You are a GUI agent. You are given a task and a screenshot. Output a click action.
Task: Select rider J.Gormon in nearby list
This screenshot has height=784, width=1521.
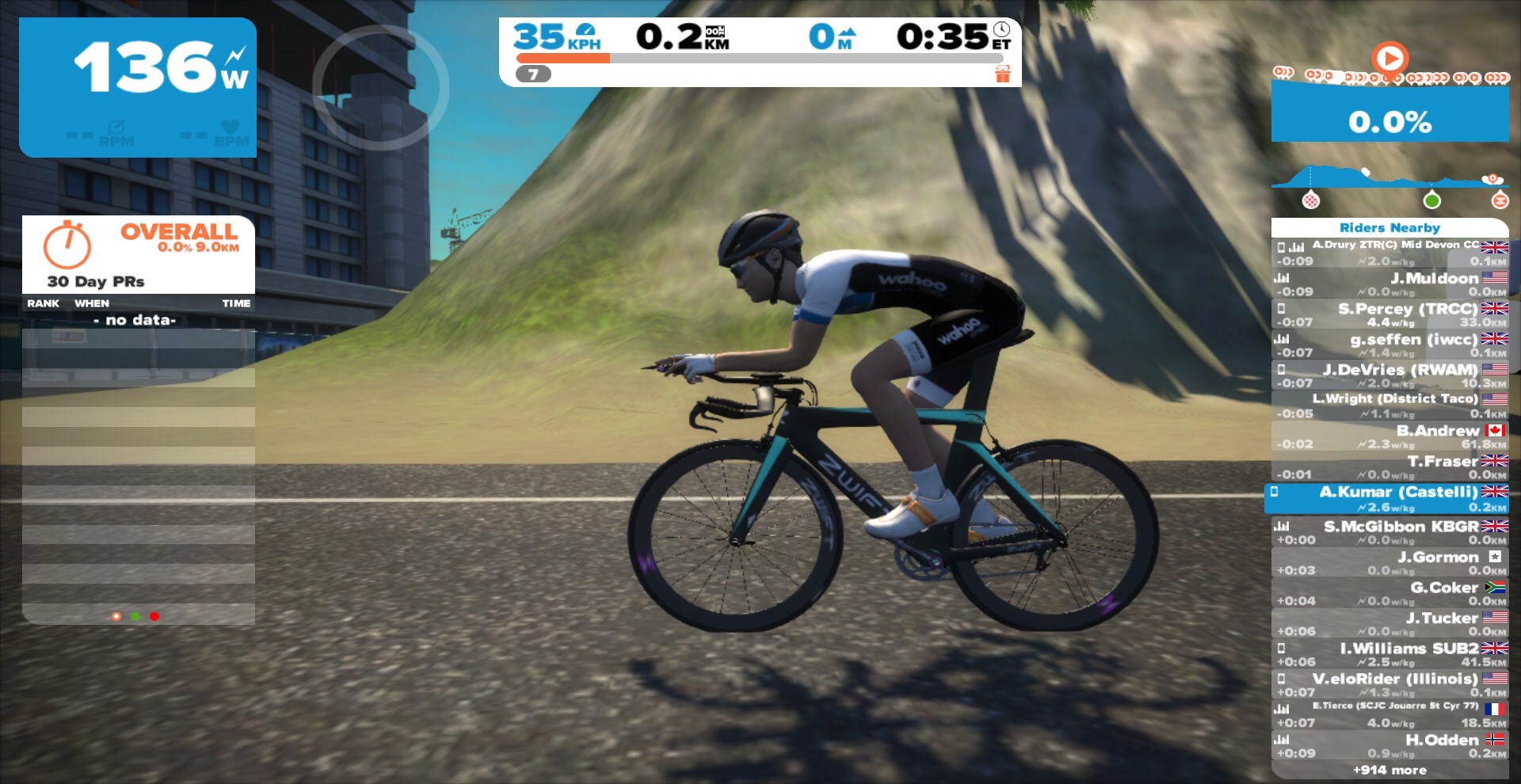(x=1390, y=563)
